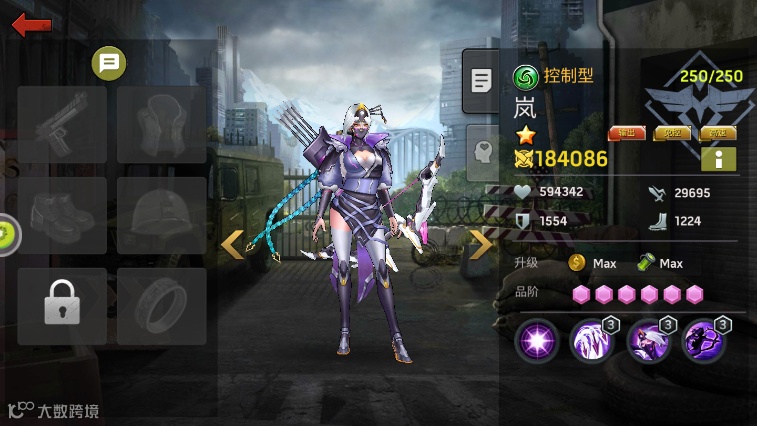757x426 pixels.
Task: Select the white claw slash skill icon
Action: pyautogui.click(x=592, y=343)
